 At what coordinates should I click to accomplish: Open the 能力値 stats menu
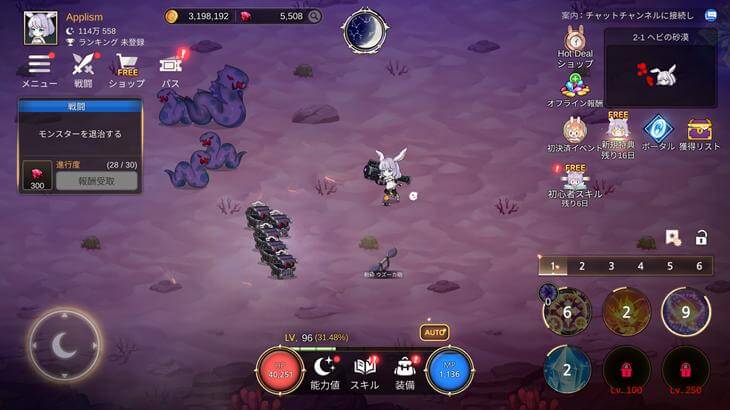pos(326,368)
